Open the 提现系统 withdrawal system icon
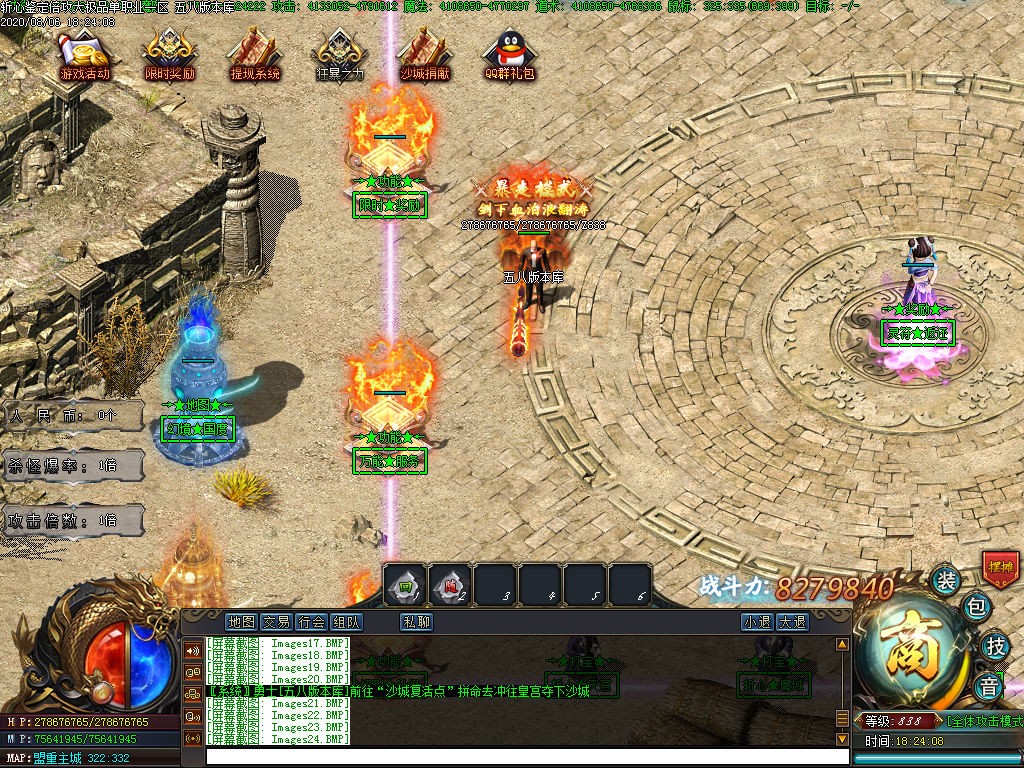 click(255, 56)
